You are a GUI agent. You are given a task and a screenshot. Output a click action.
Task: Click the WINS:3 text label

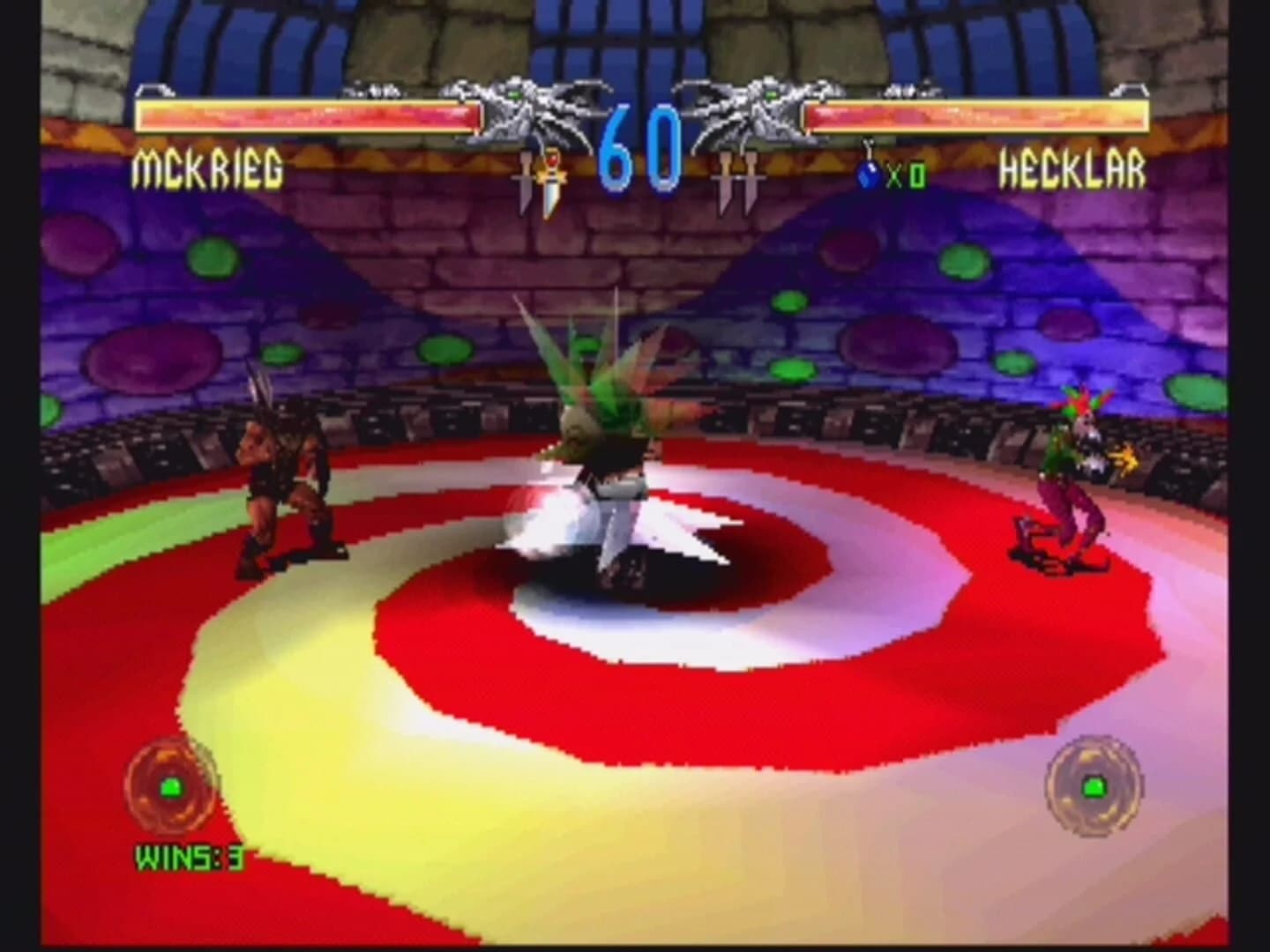188,853
